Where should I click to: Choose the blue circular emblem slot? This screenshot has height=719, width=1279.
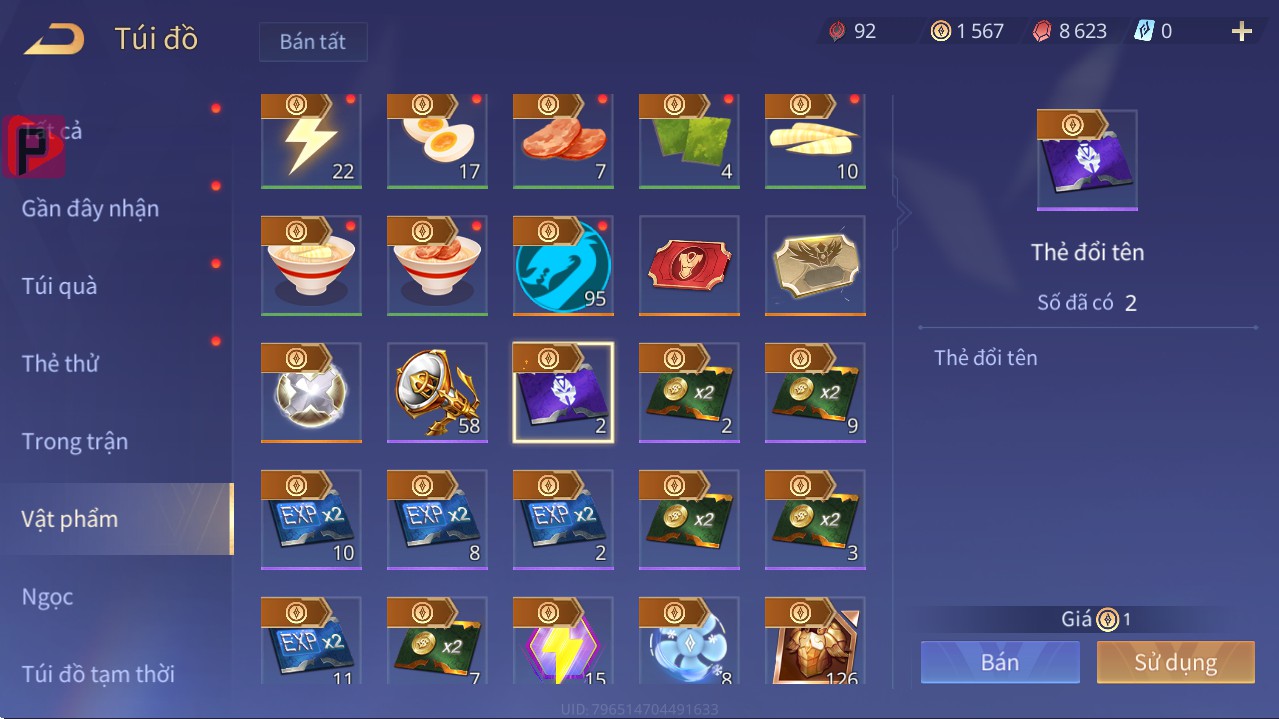(563, 265)
